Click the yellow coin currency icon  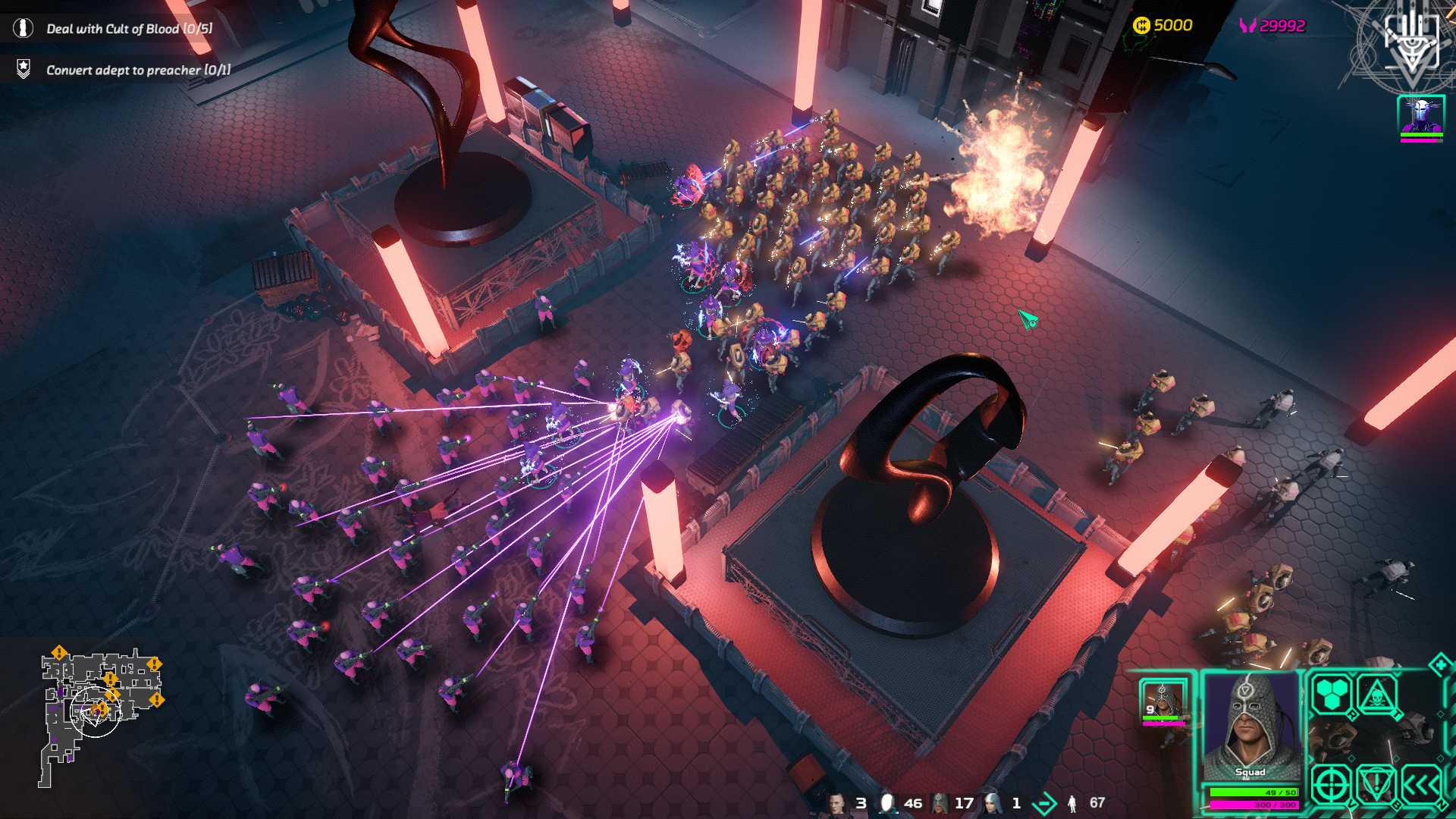pyautogui.click(x=1144, y=24)
